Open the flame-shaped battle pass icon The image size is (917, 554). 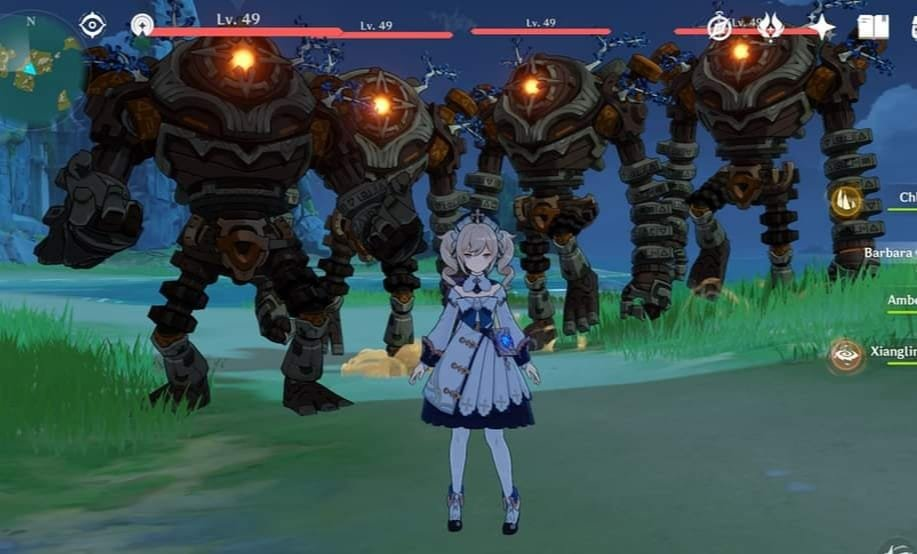(770, 27)
